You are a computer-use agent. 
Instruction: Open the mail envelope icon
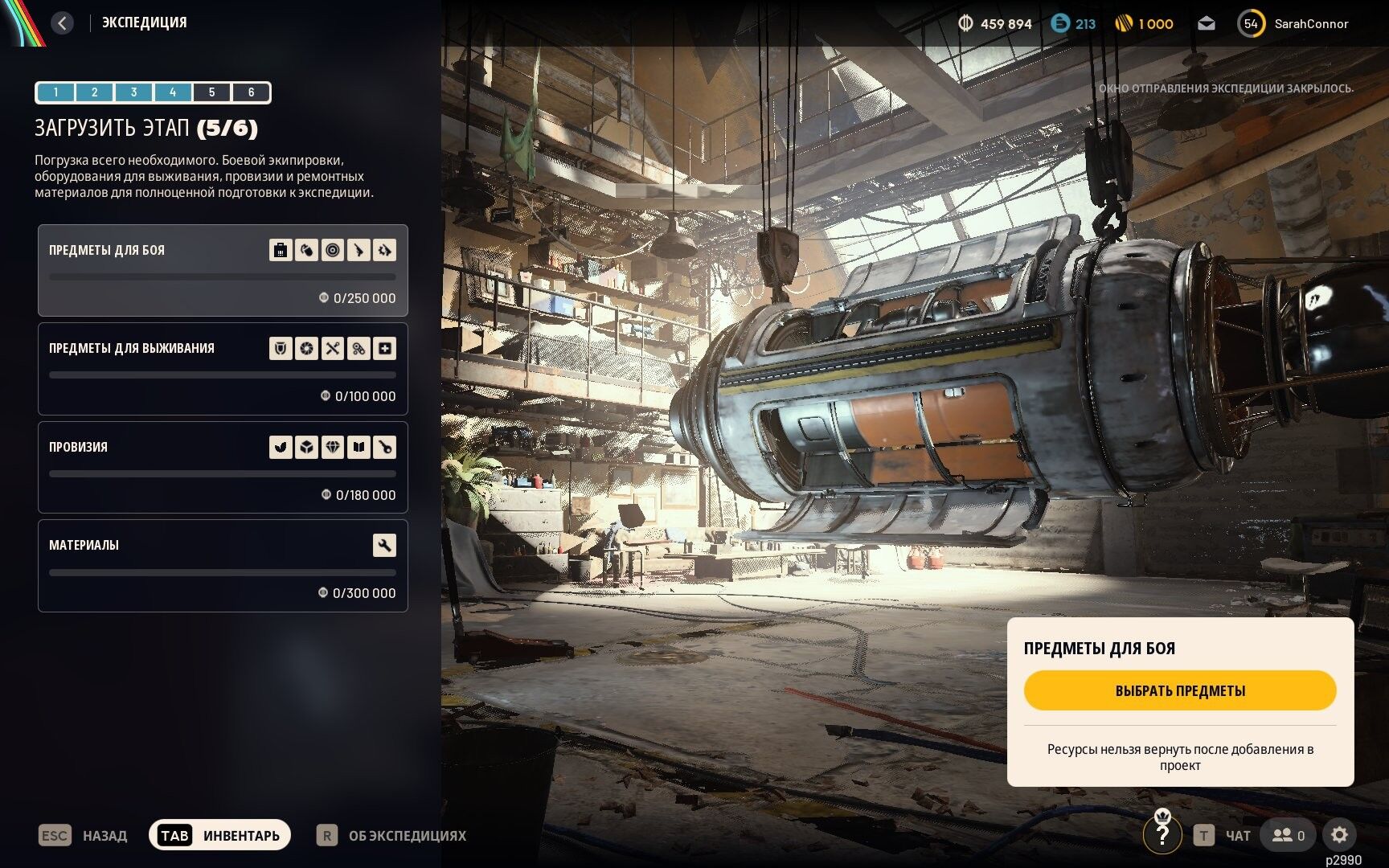[x=1206, y=24]
